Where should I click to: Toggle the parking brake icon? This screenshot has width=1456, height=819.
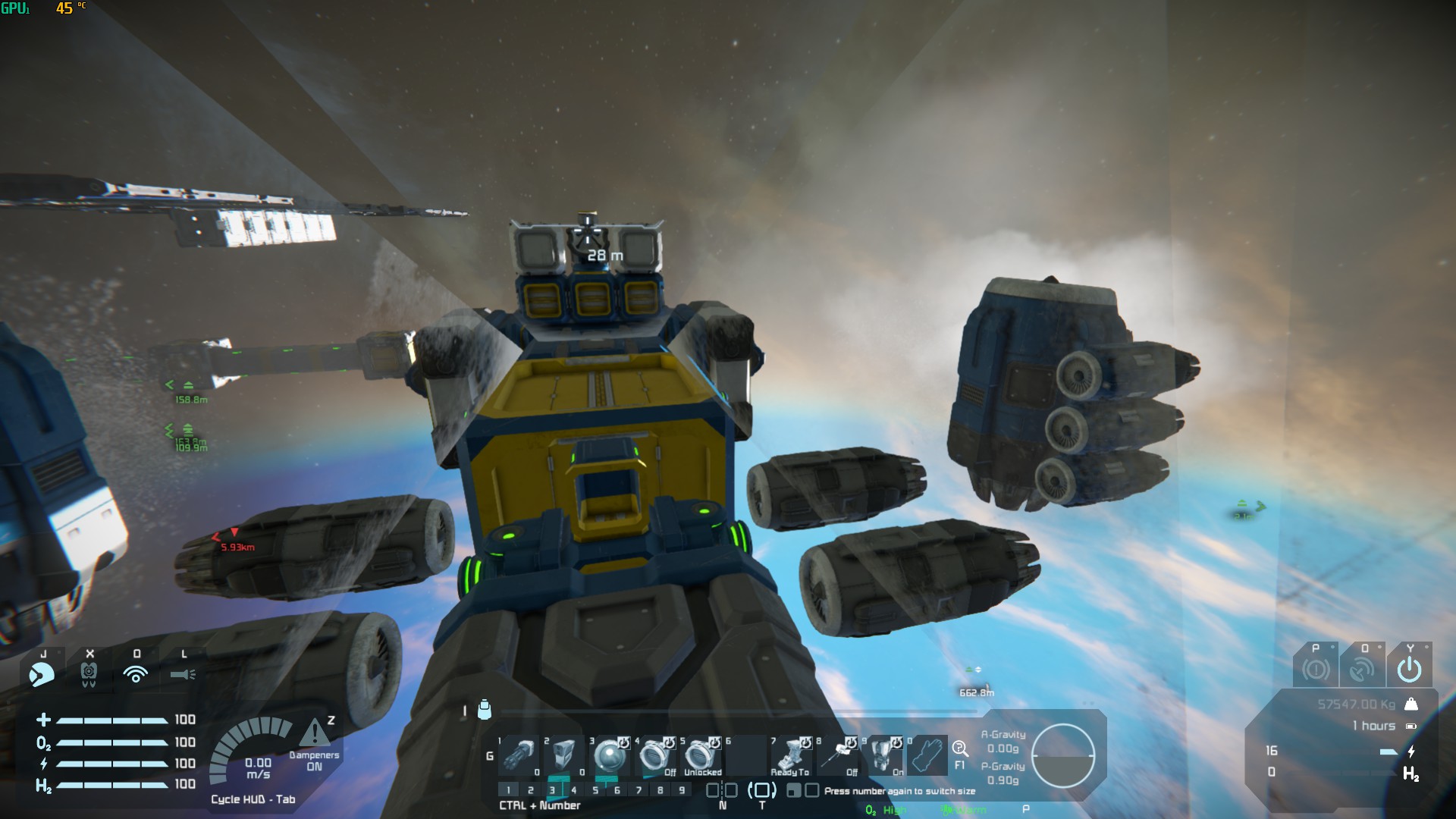click(1316, 670)
